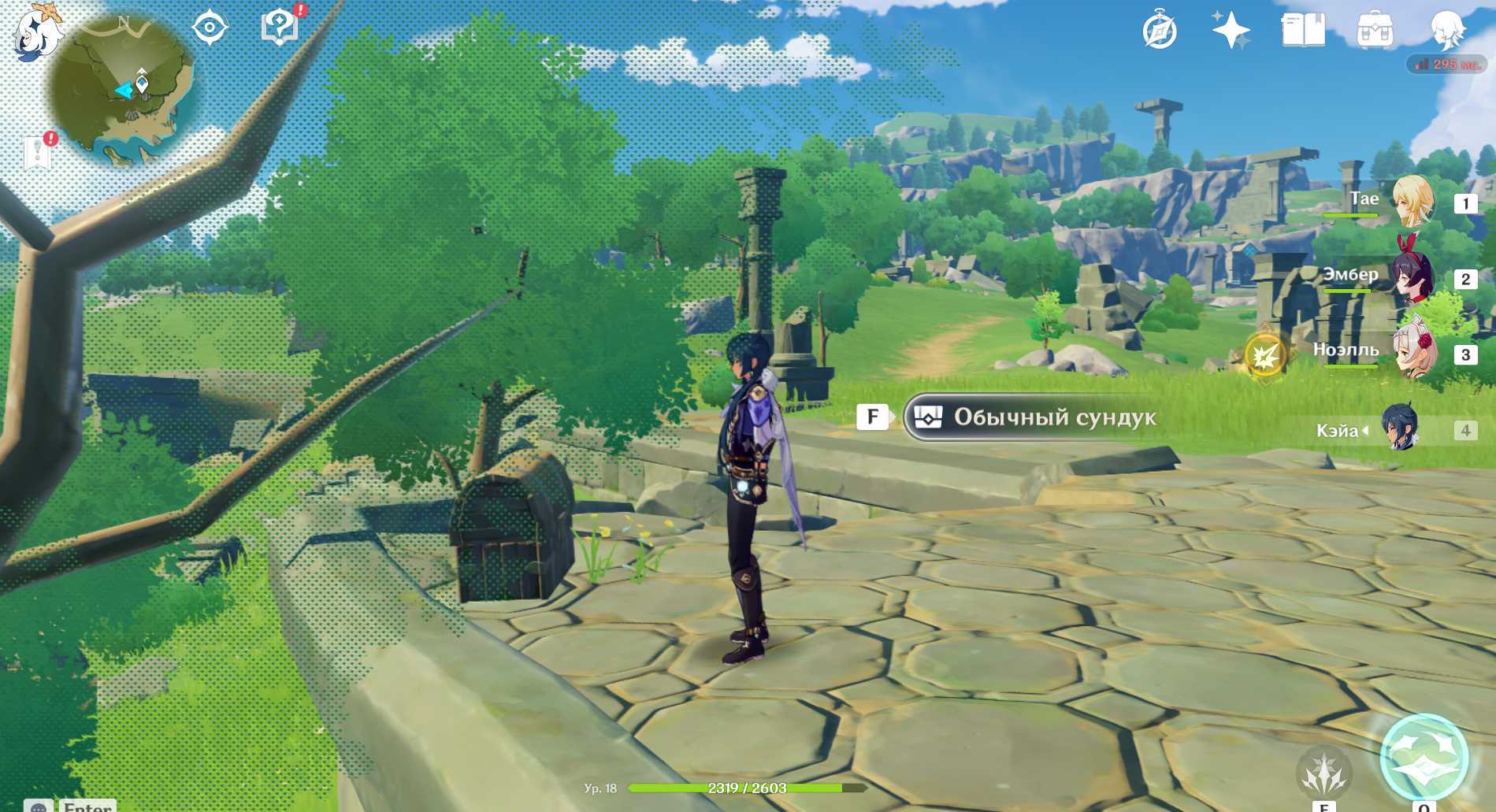Open the compass events icon

pyautogui.click(x=1159, y=32)
